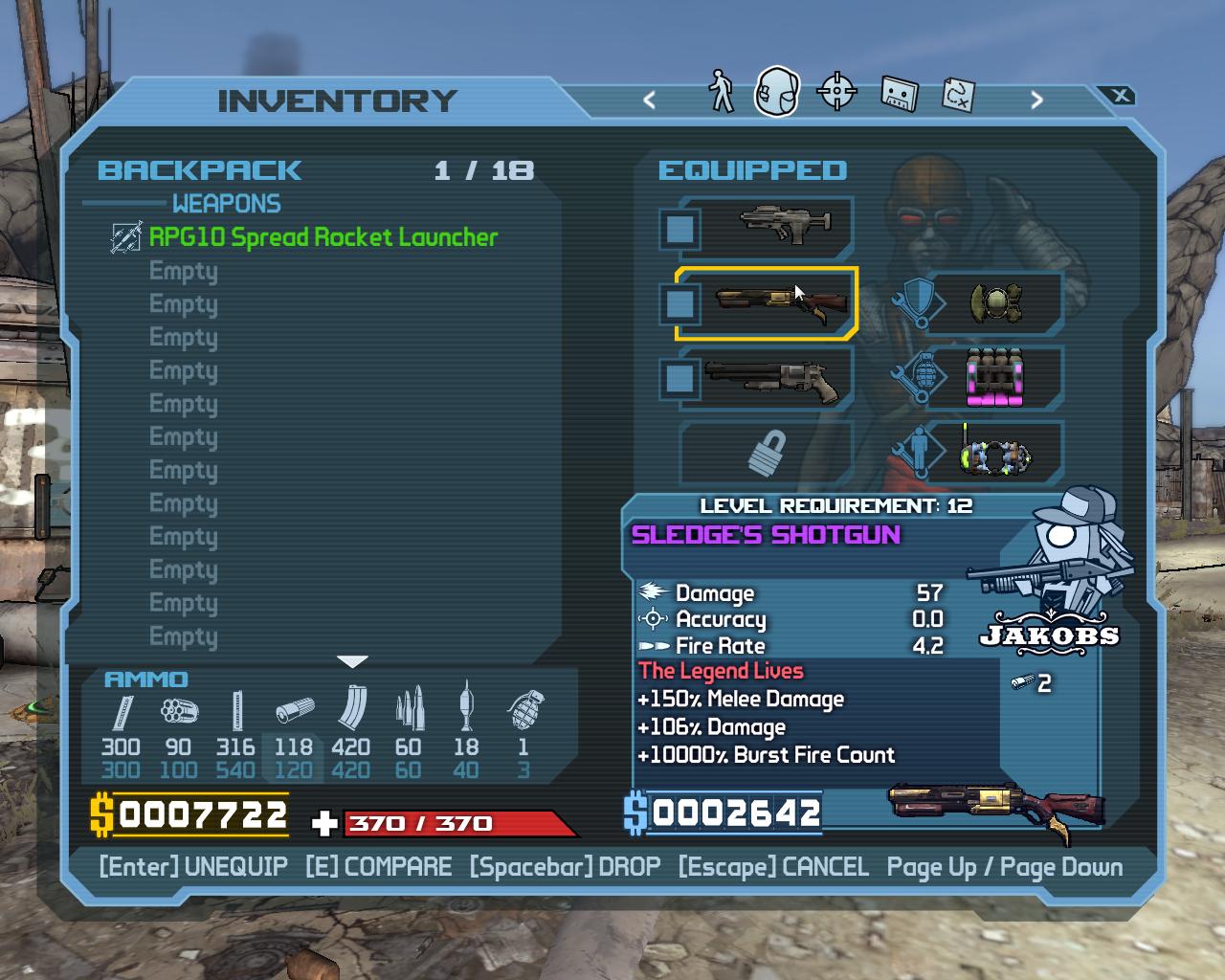Go to the previous menu tab arrow

coord(650,100)
